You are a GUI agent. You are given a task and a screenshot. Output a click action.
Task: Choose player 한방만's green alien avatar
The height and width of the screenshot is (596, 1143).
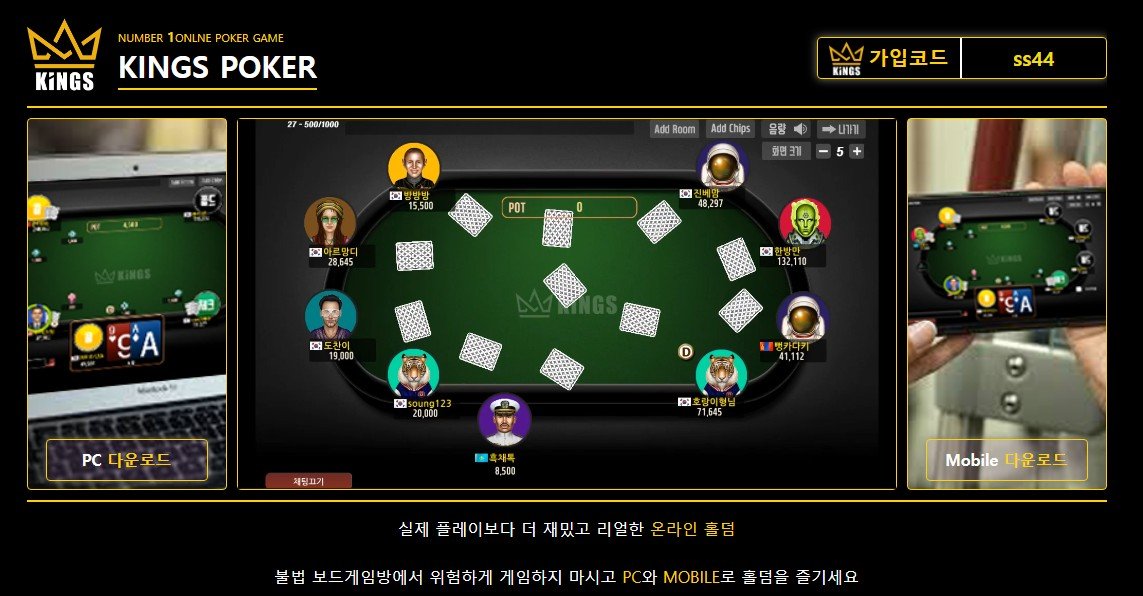click(804, 223)
